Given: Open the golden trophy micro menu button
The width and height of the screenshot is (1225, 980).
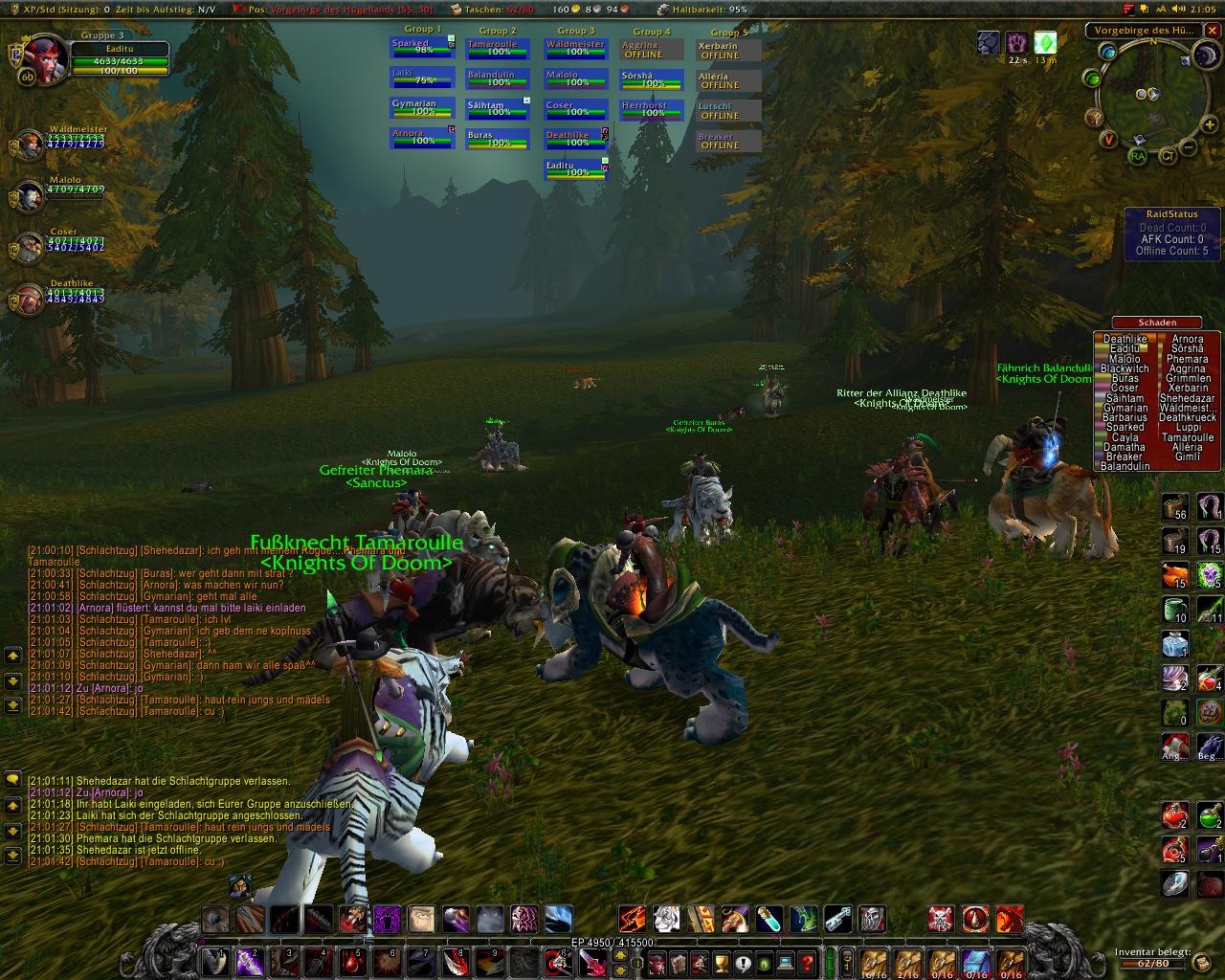Looking at the screenshot, I should (722, 961).
